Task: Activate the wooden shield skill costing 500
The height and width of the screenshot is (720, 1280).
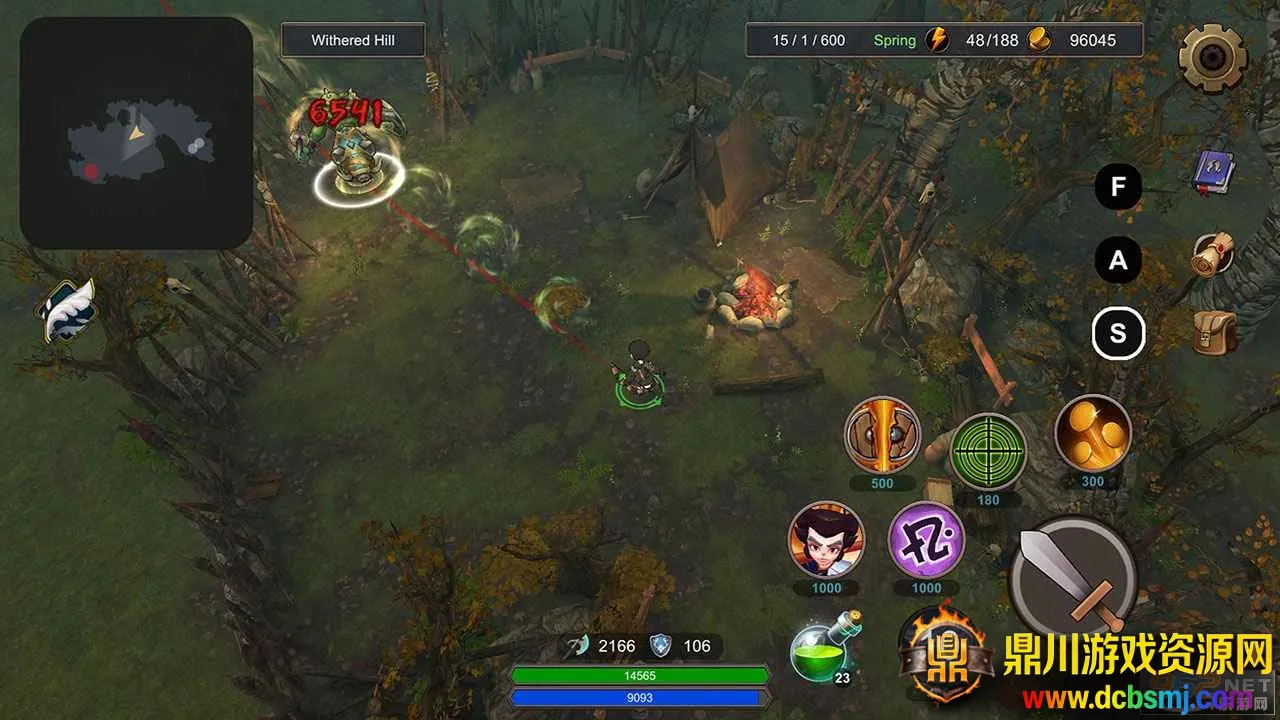Action: point(882,435)
